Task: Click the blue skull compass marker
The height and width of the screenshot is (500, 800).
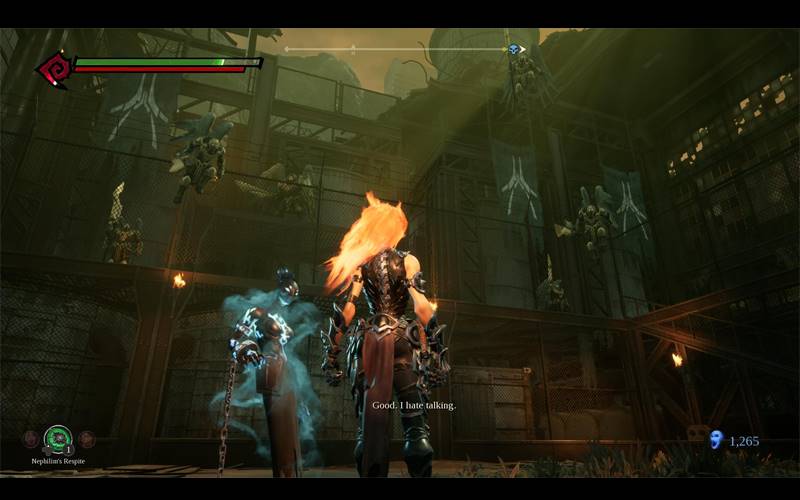Action: 513,49
